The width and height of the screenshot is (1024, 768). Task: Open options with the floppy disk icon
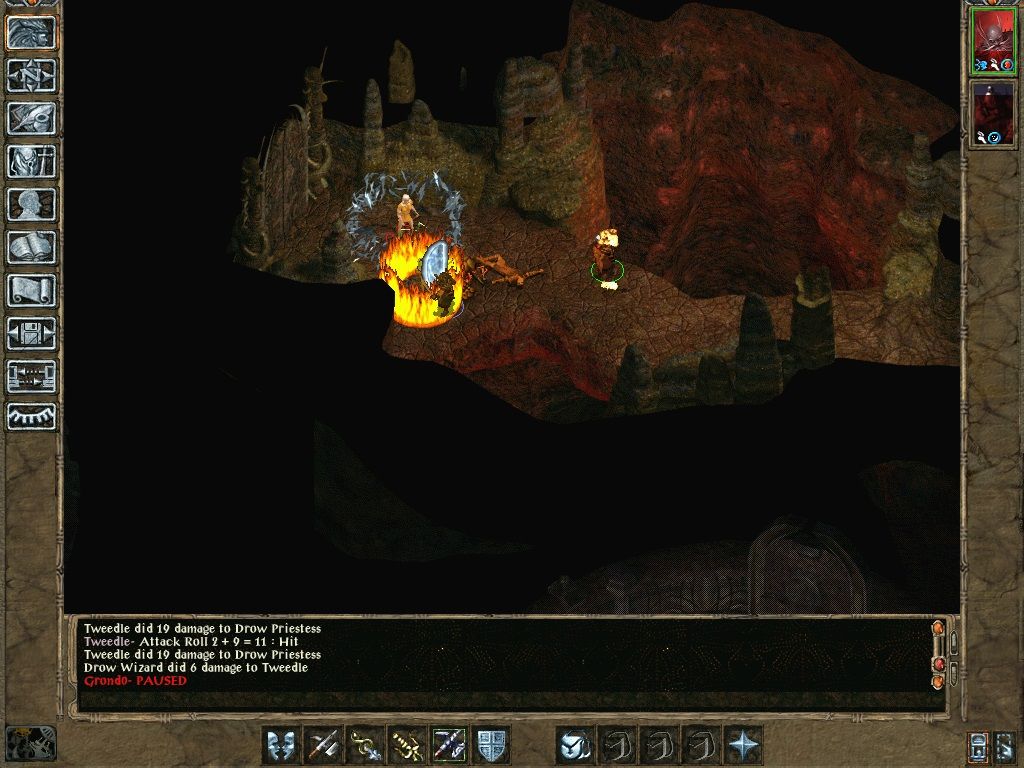point(31,333)
